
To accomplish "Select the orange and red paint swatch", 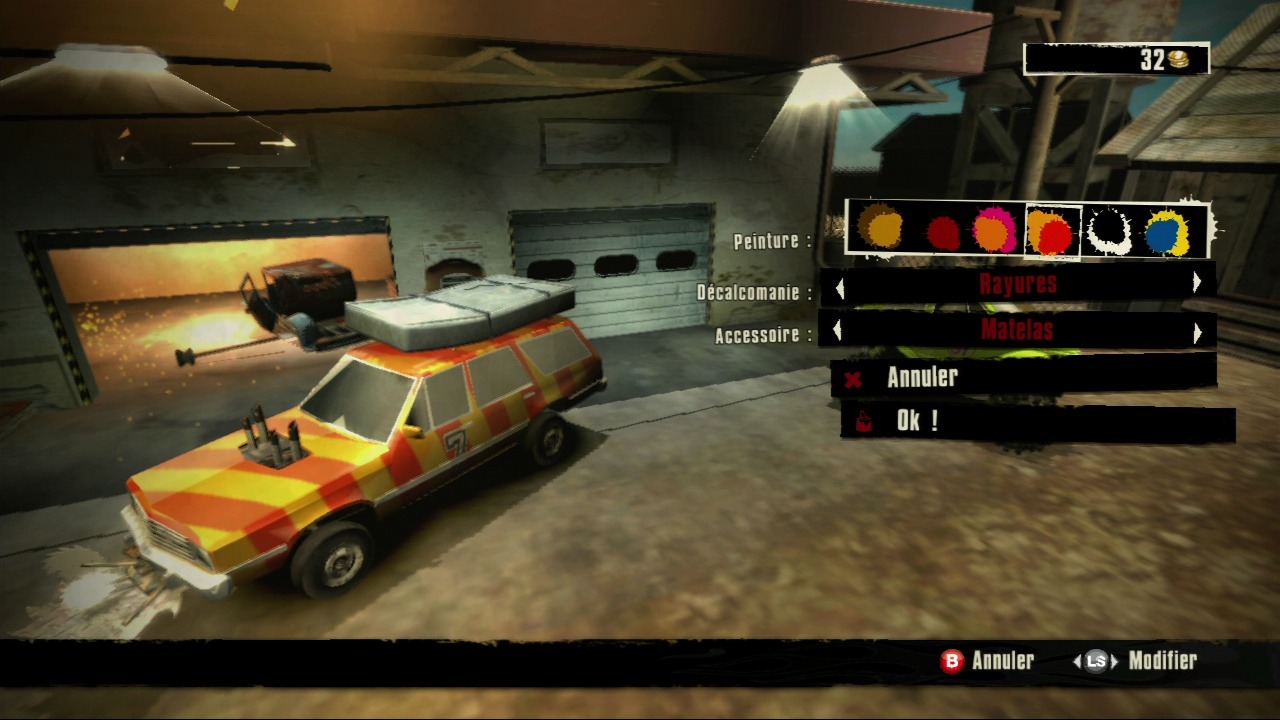I will 1052,231.
